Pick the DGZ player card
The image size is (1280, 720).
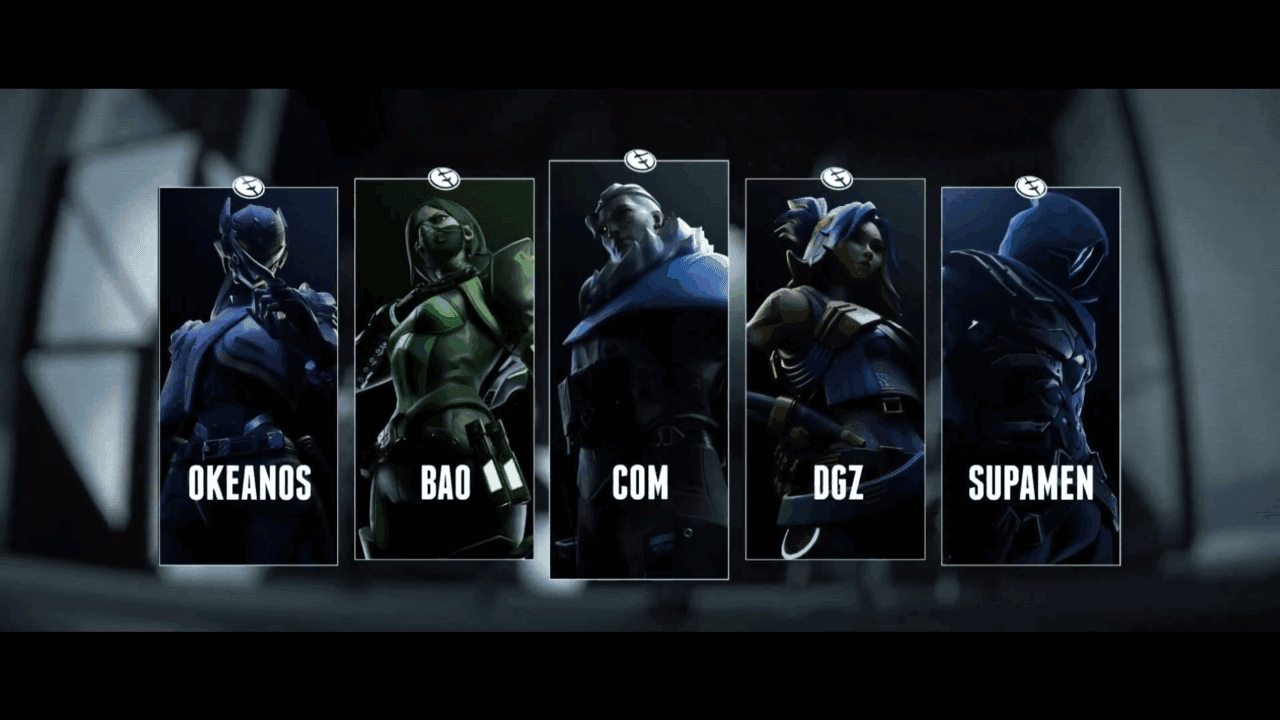tap(835, 369)
